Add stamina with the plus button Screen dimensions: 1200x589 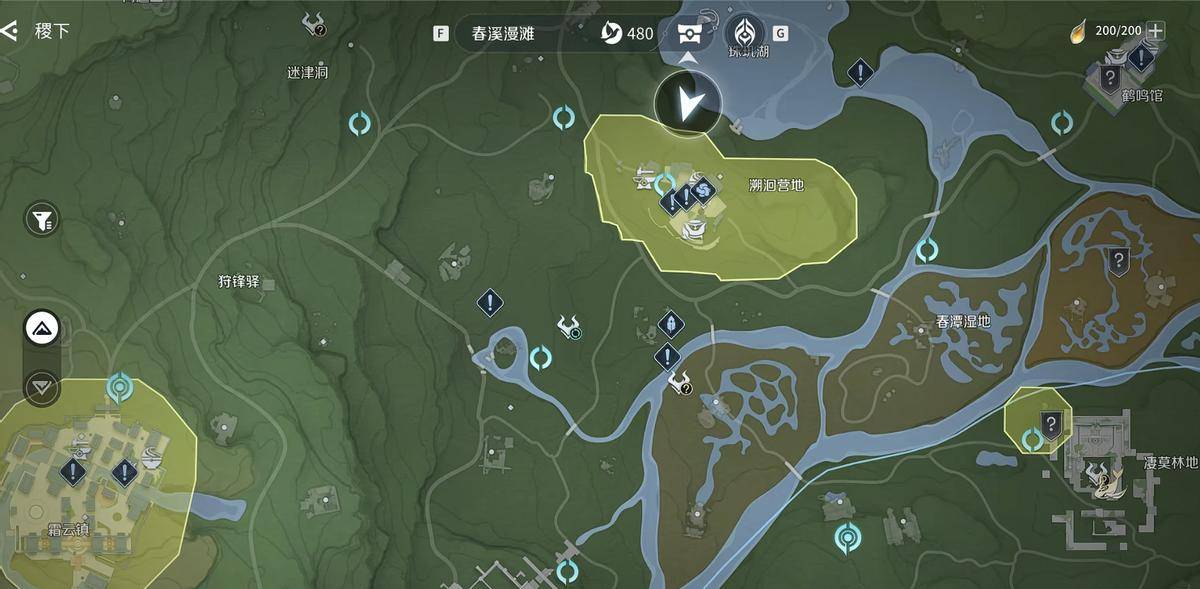[x=1156, y=30]
